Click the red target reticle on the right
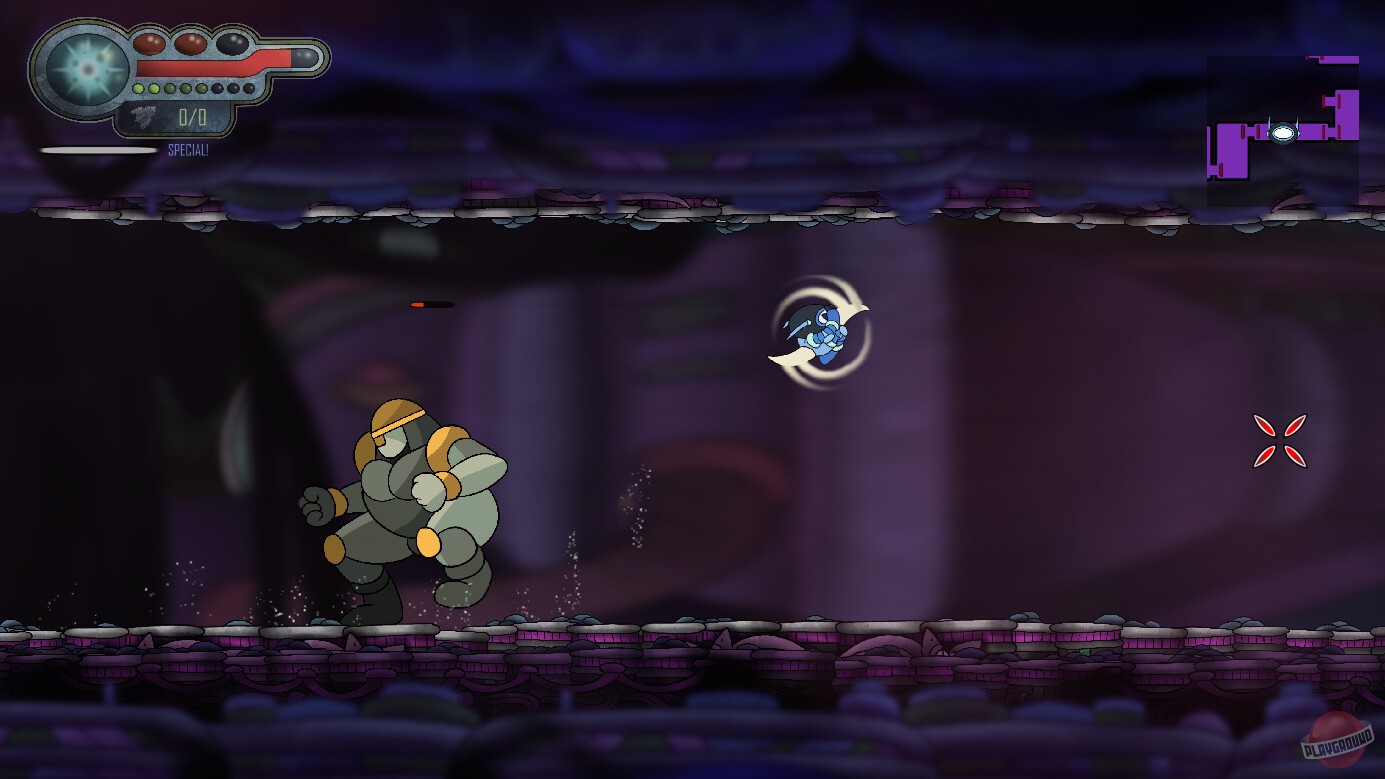The width and height of the screenshot is (1385, 779). (x=1281, y=440)
